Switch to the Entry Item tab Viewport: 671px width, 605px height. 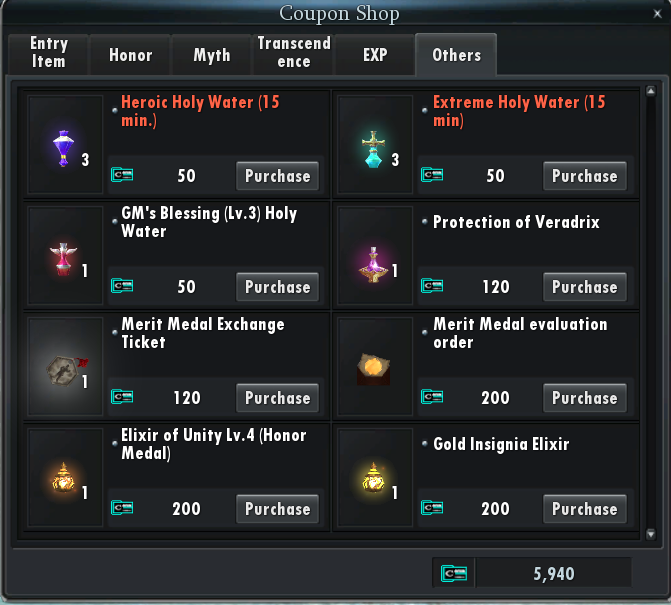click(48, 53)
